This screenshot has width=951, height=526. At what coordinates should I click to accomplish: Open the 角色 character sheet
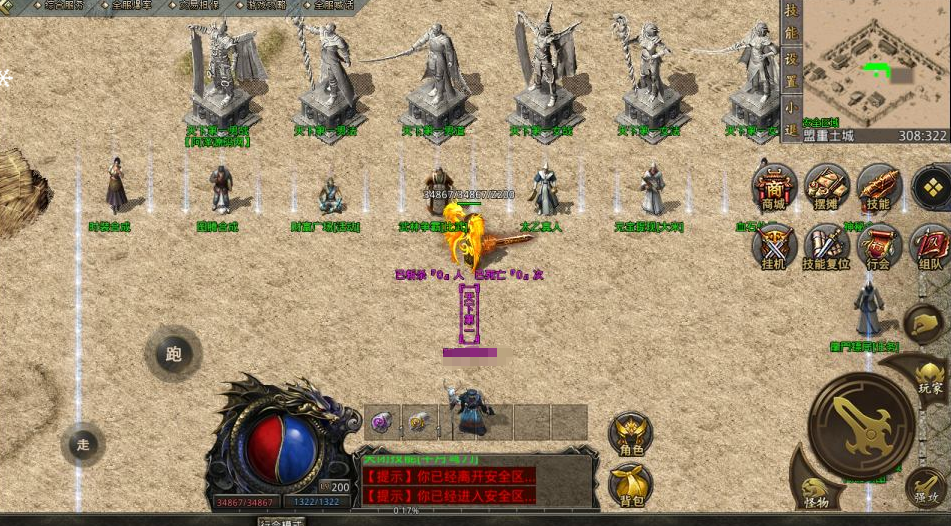[631, 436]
